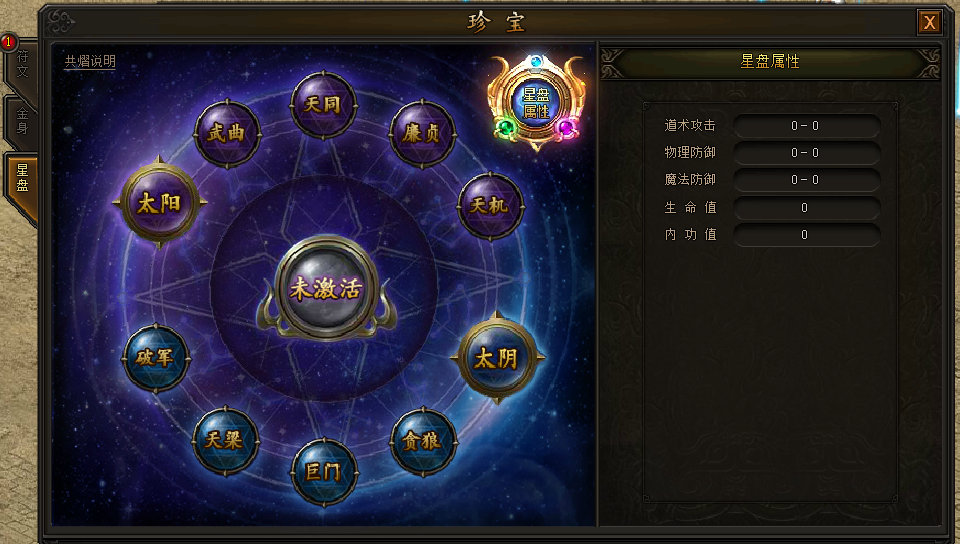Choose the 武曲 star node
960x544 pixels.
tap(227, 134)
